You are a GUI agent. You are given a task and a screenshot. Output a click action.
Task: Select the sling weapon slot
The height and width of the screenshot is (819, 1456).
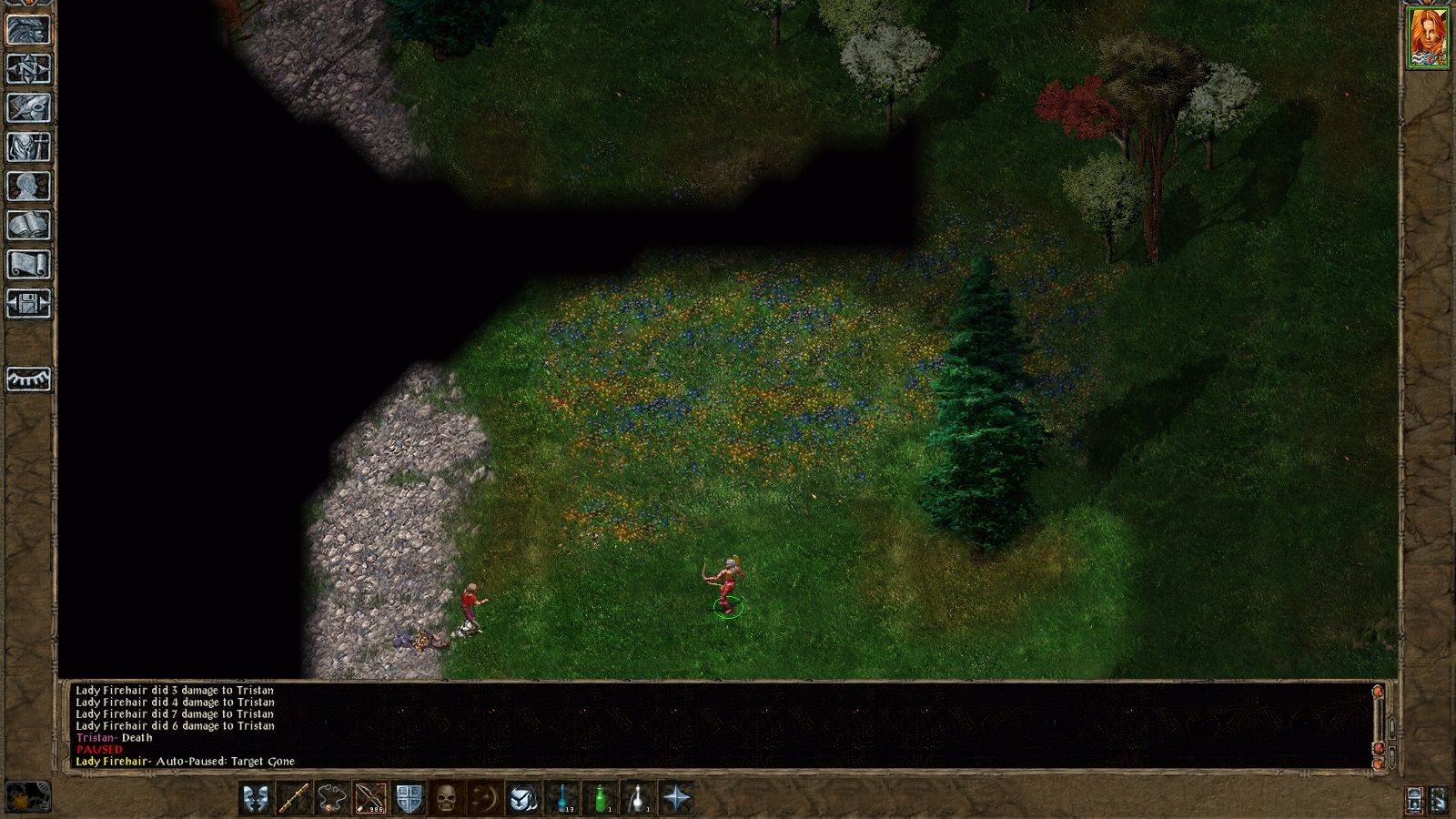[x=332, y=799]
